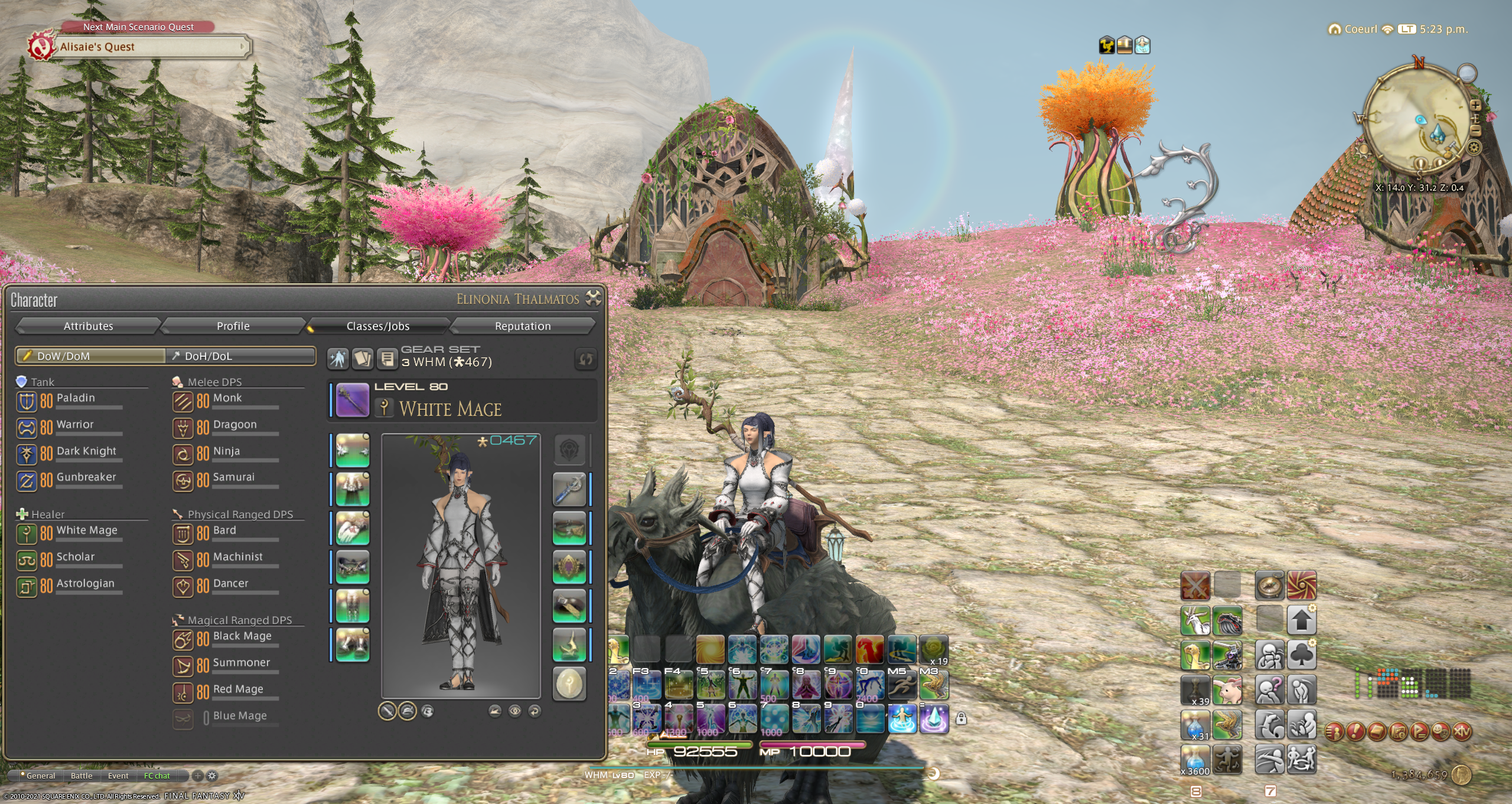
Task: Choose the Samurai job entry
Action: tap(233, 478)
